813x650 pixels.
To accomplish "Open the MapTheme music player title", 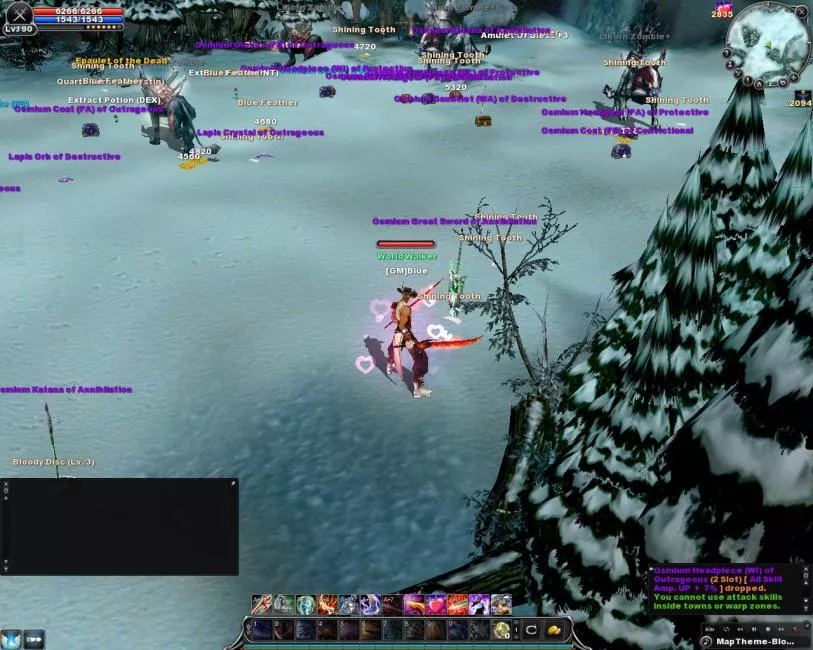I will [756, 641].
